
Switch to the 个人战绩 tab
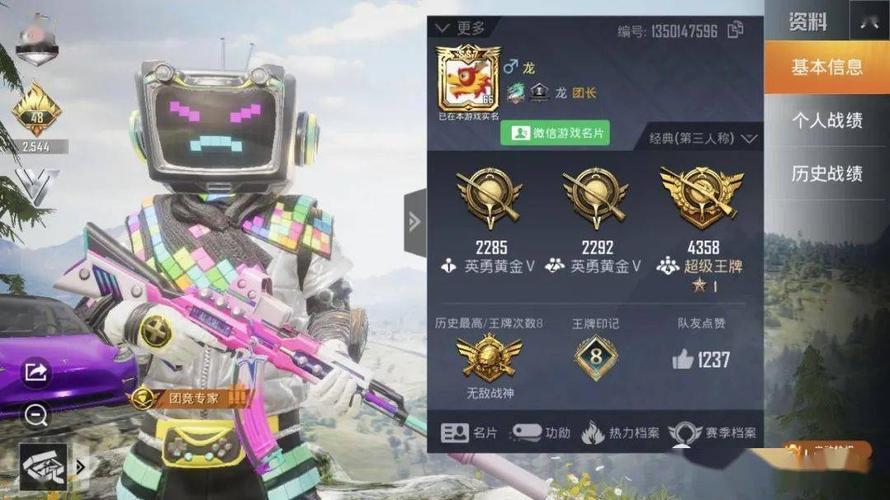(x=826, y=121)
